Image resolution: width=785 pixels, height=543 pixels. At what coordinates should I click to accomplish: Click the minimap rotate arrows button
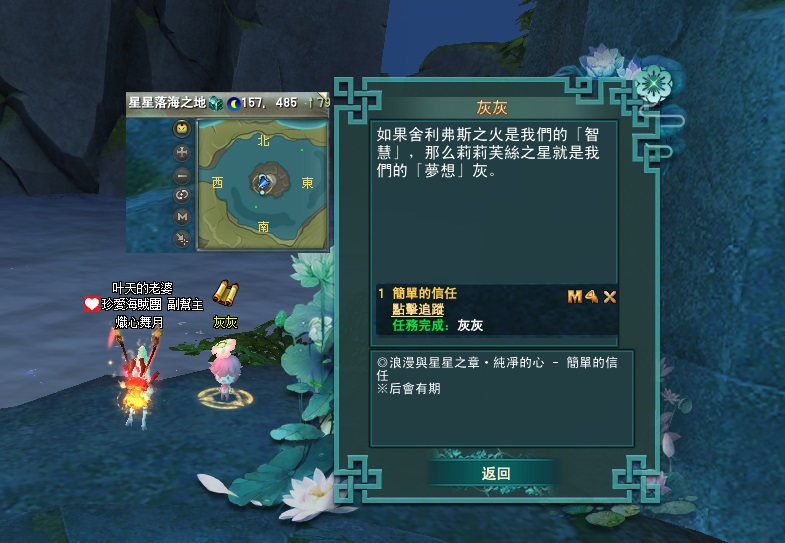tap(182, 195)
